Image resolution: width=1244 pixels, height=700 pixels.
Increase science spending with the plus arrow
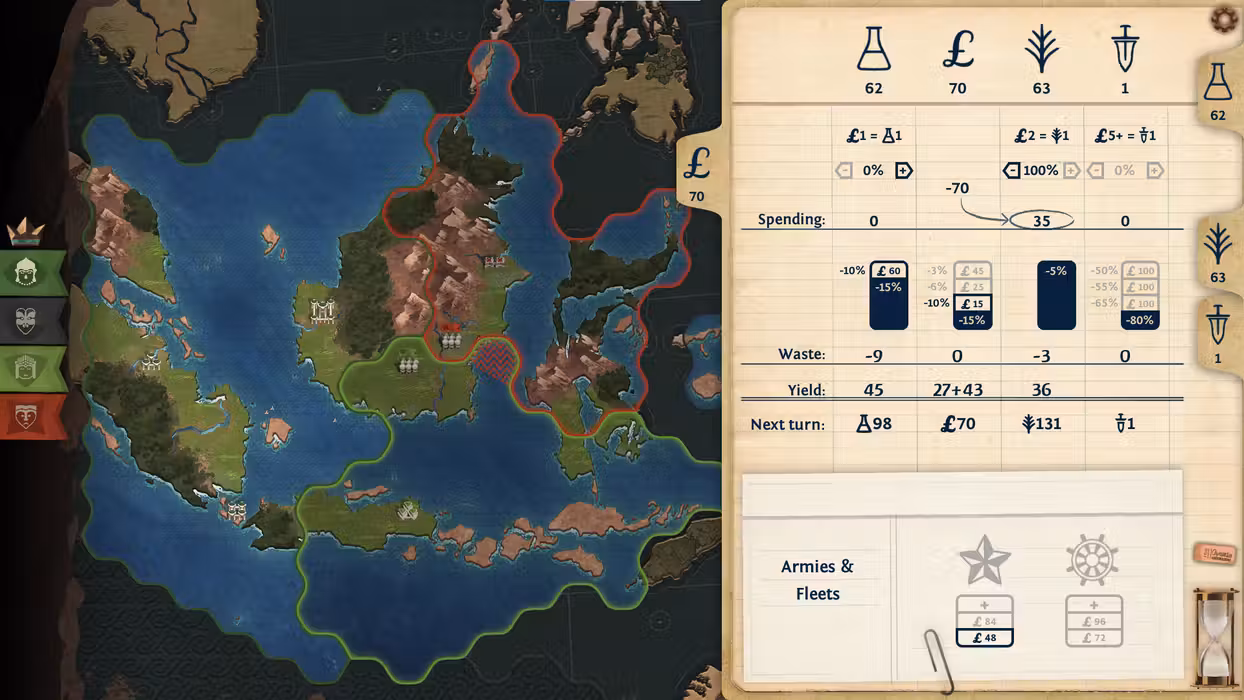(903, 171)
